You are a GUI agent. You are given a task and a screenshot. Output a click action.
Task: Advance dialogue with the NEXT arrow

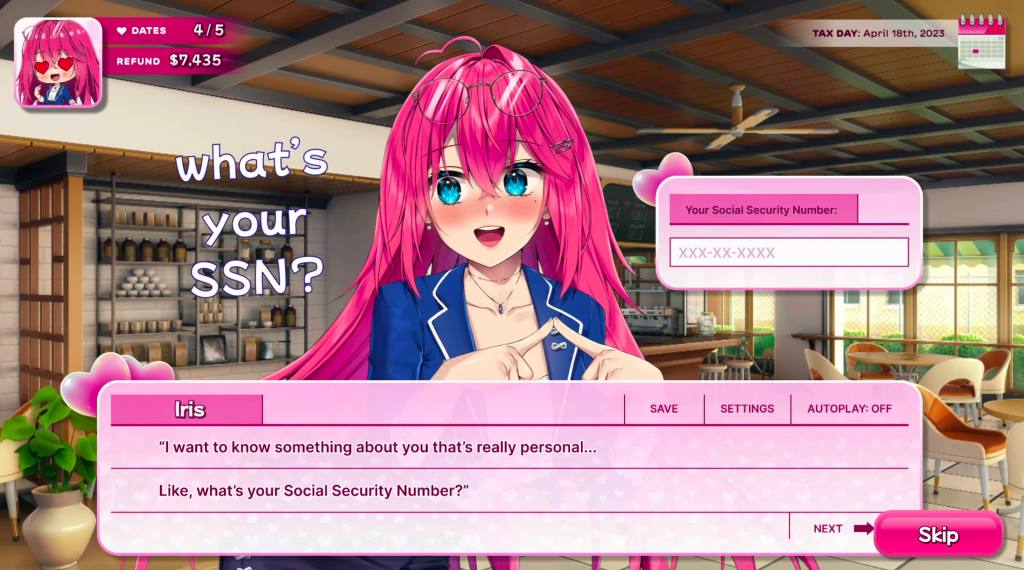[842, 528]
